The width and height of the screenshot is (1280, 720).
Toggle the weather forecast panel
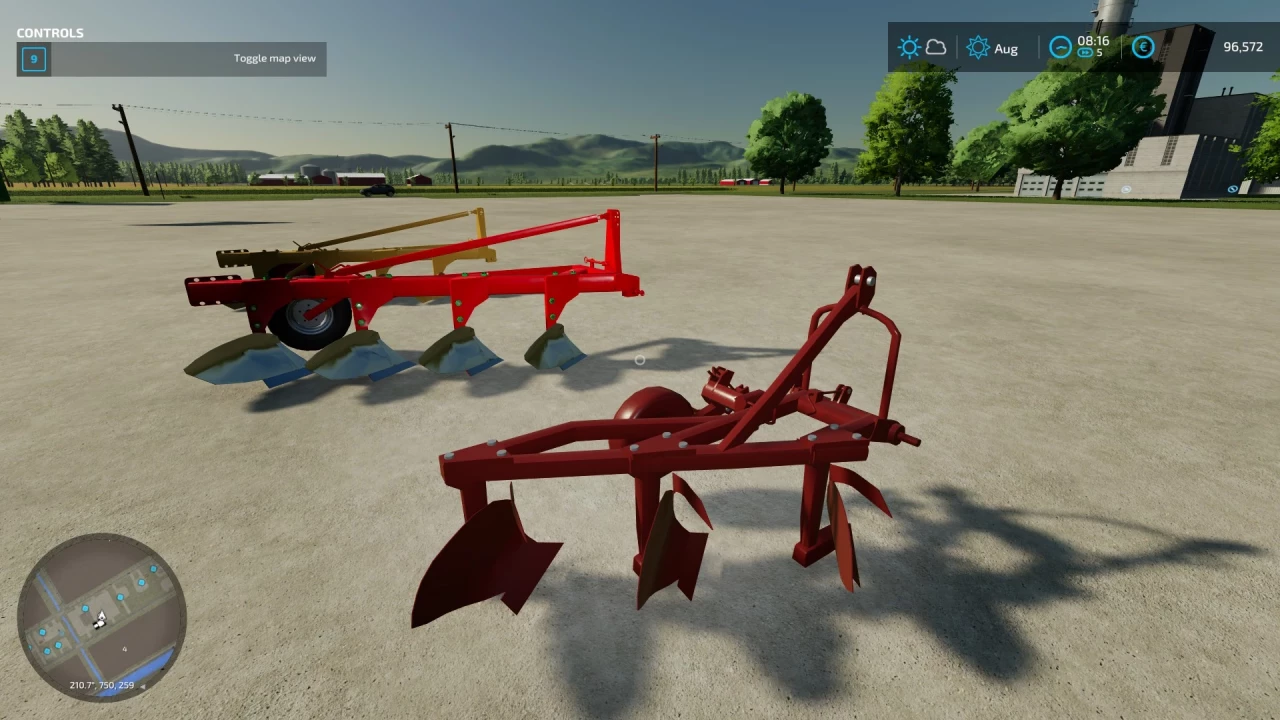(922, 47)
